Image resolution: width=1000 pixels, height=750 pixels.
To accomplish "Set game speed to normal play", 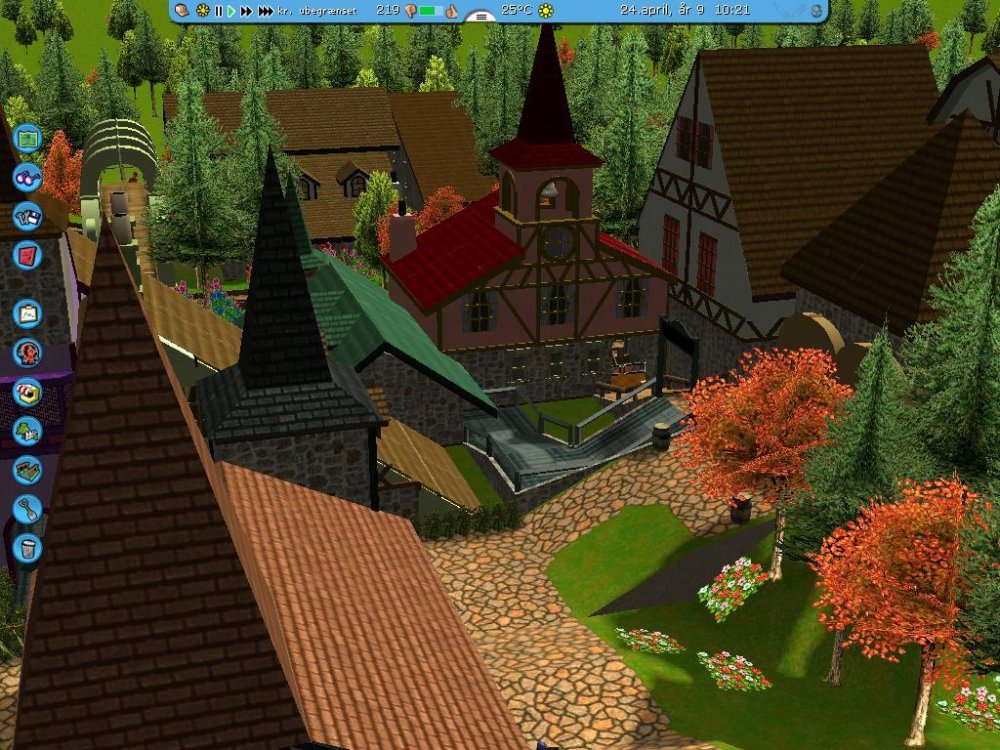I will [231, 11].
